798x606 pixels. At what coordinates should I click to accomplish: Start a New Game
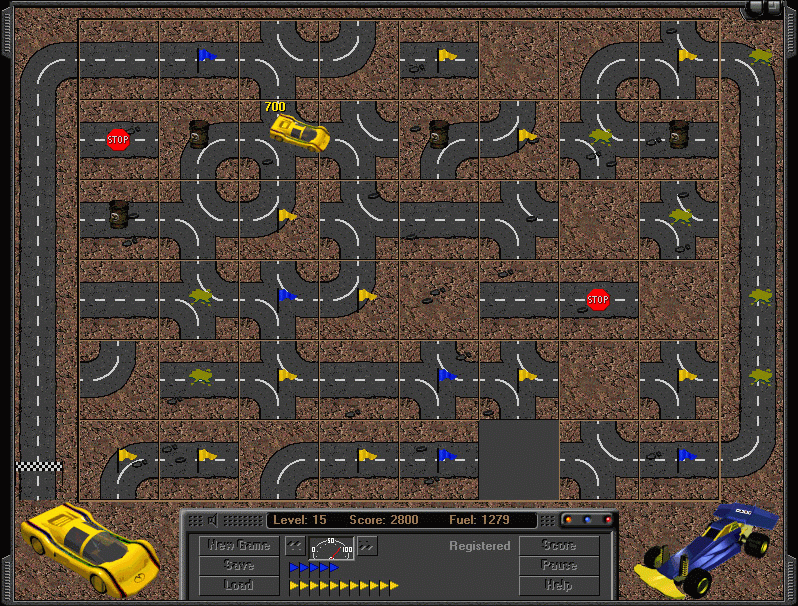tap(239, 546)
